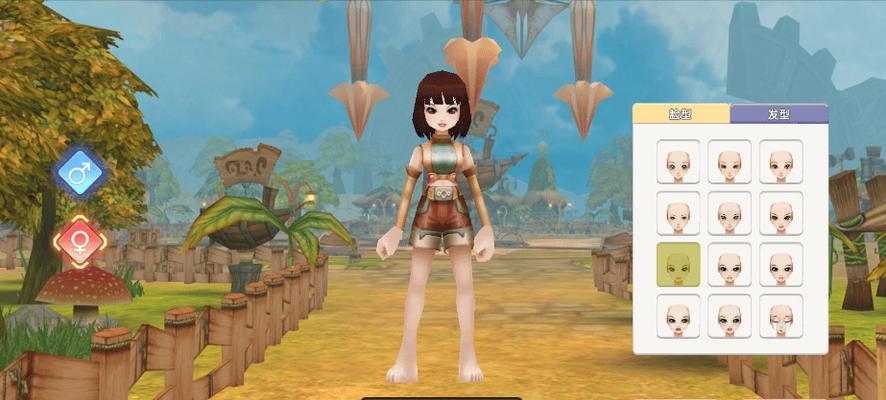This screenshot has height=400, width=886.
Task: Select the red female gender icon
Action: click(81, 240)
